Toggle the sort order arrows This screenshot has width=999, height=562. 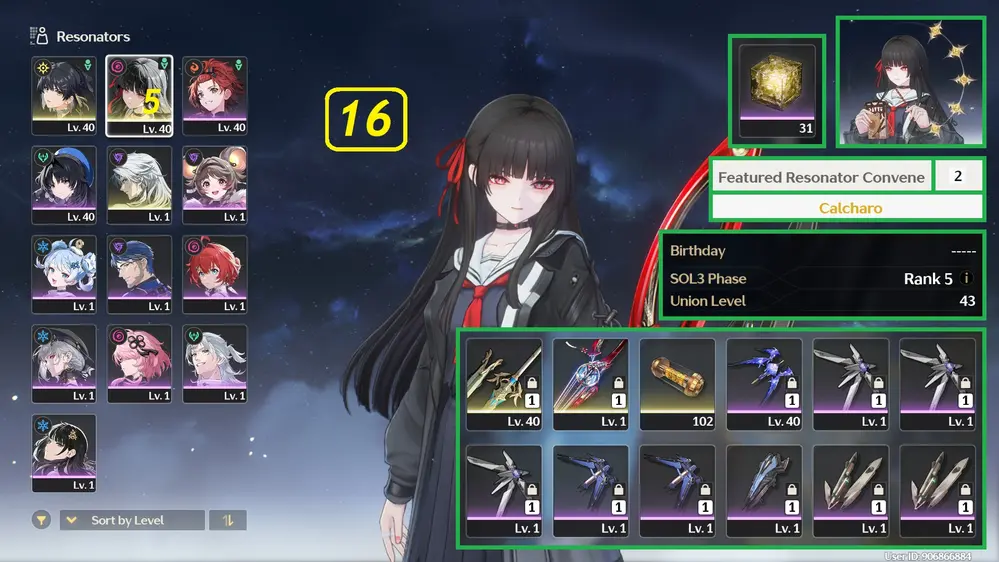coord(227,520)
